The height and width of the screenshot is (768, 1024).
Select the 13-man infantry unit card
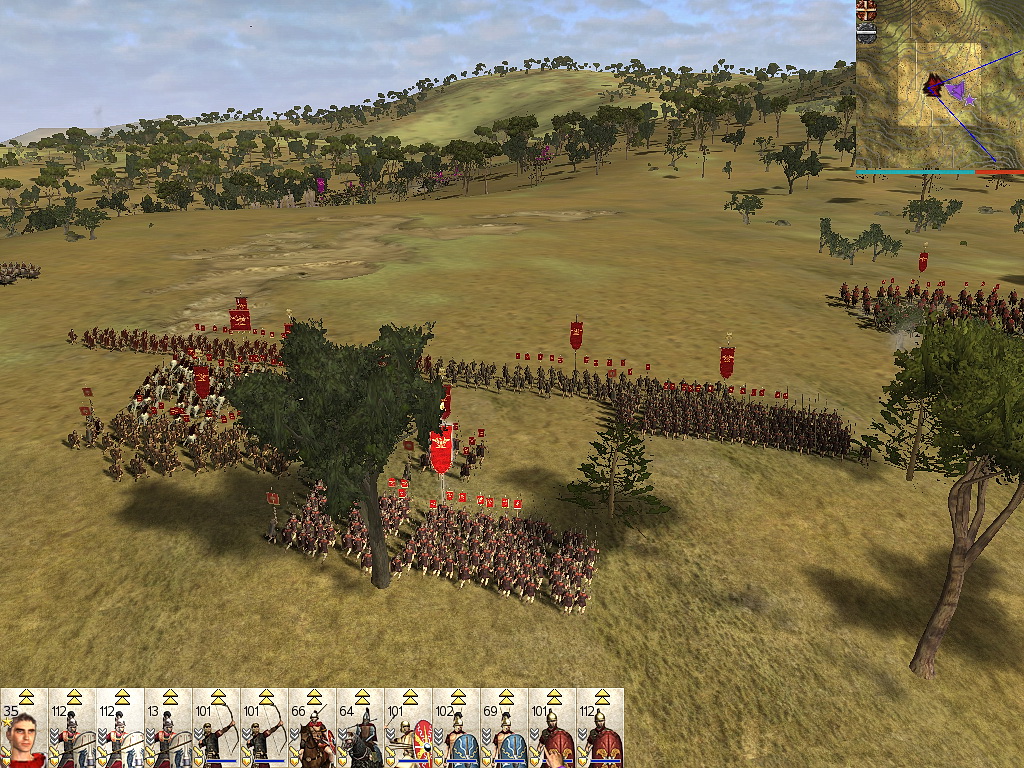pos(168,728)
